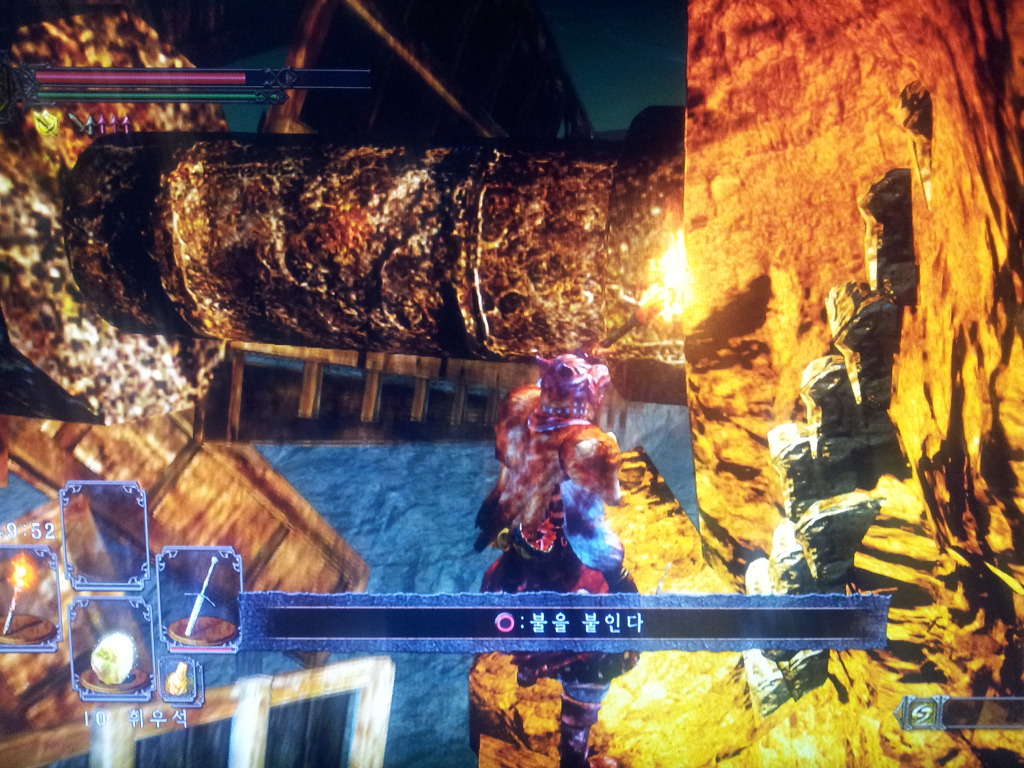Image resolution: width=1024 pixels, height=768 pixels.
Task: Click the yellow status effect icon
Action: 45,123
